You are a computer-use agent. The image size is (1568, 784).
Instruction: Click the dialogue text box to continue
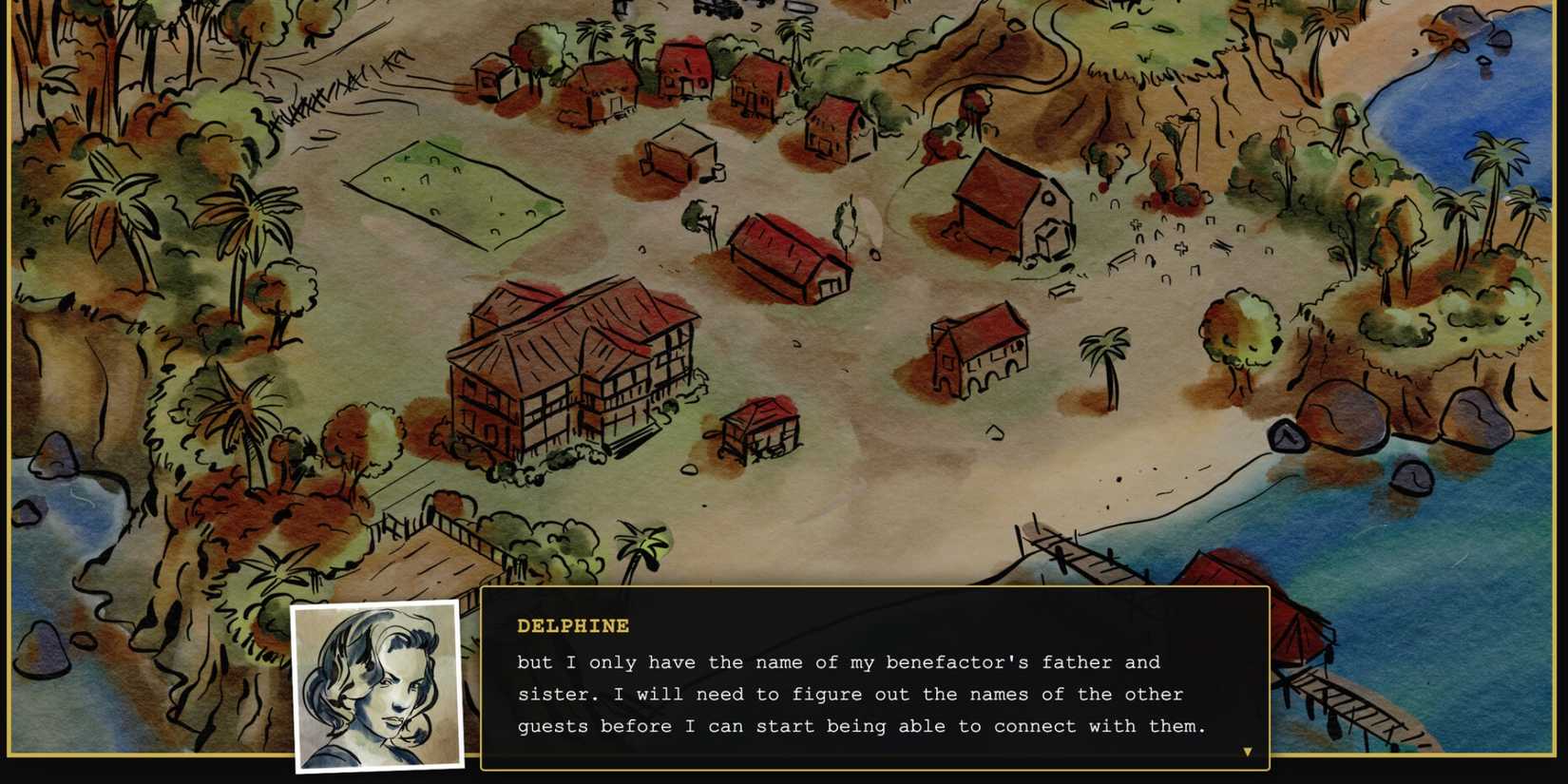(874, 694)
